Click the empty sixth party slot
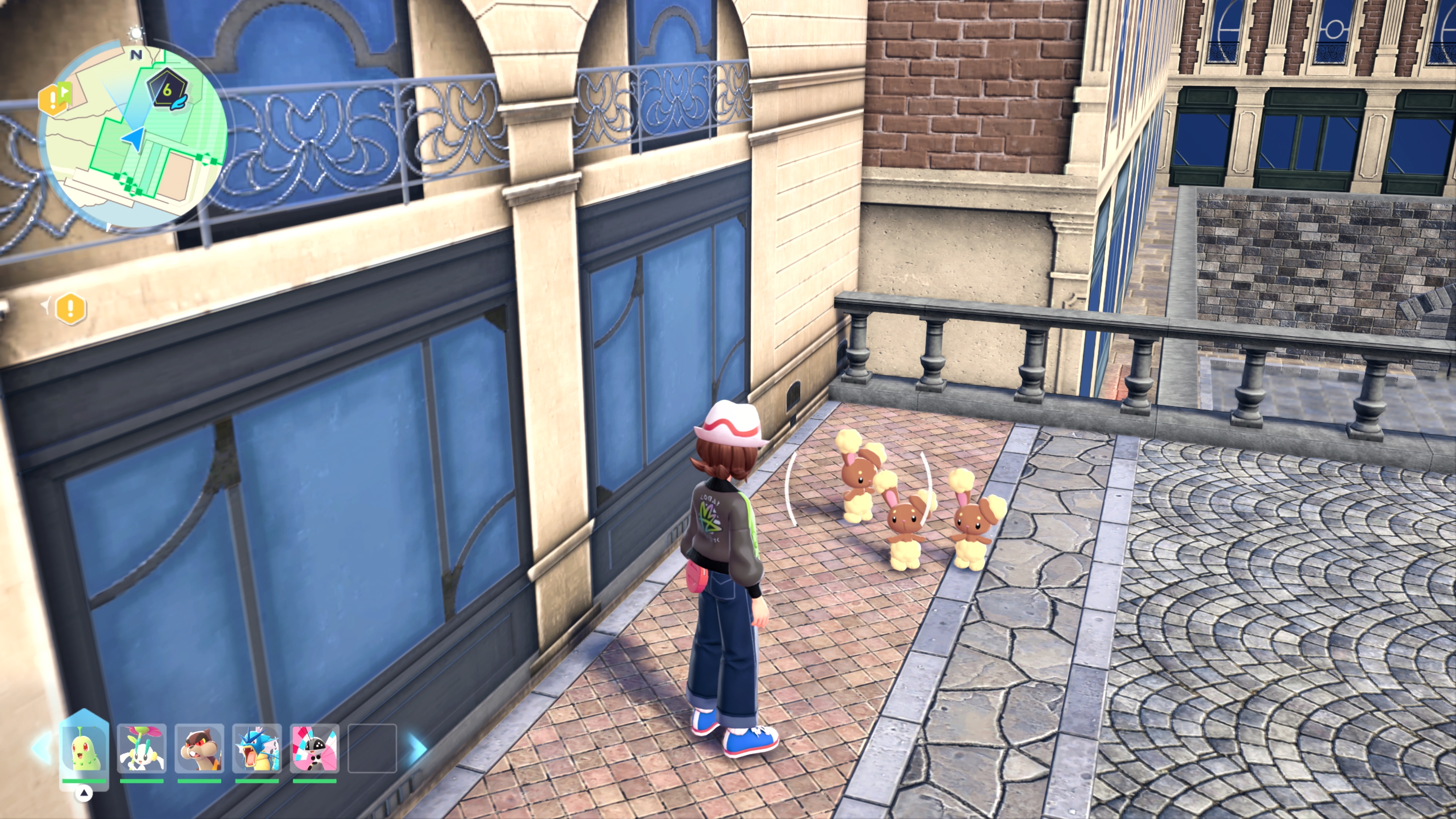Screen dimensions: 1456x819 coord(372,748)
